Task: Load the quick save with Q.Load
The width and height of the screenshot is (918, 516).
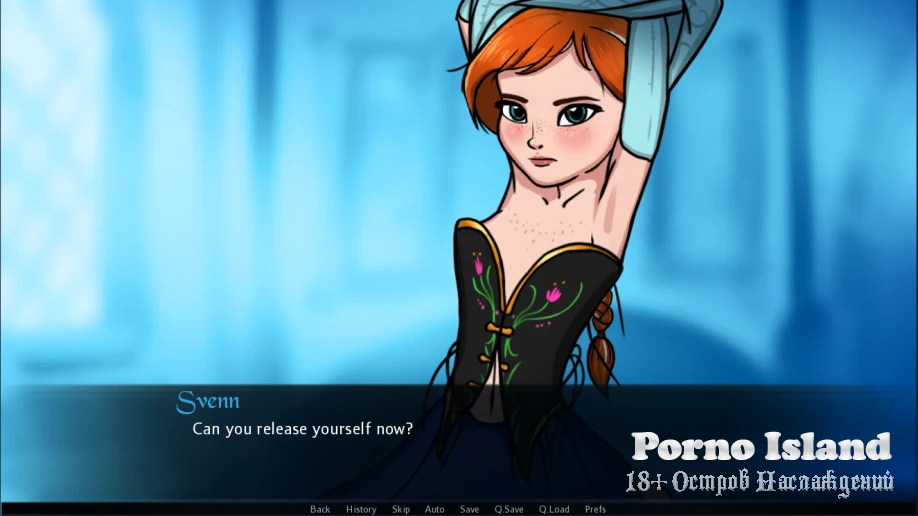Action: 553,509
